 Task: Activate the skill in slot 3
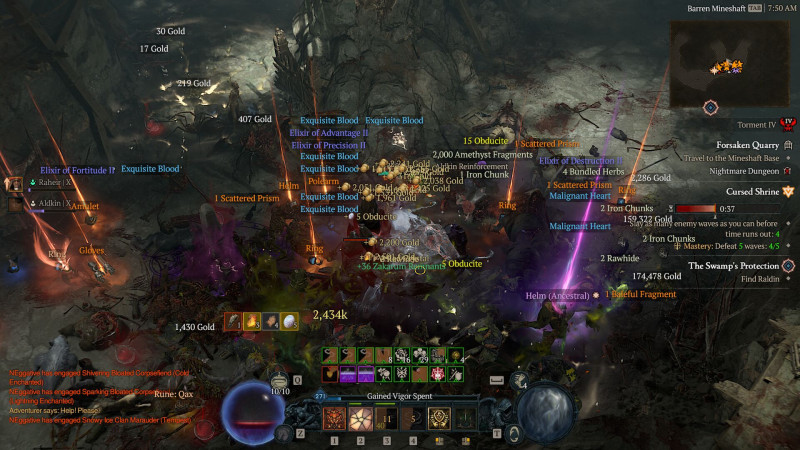click(387, 419)
